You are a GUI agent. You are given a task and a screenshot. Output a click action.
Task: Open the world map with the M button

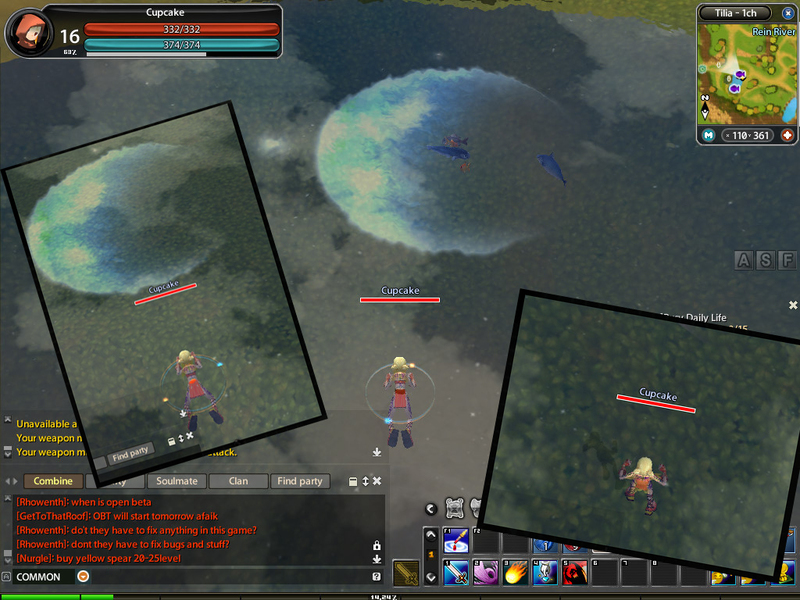pos(708,135)
